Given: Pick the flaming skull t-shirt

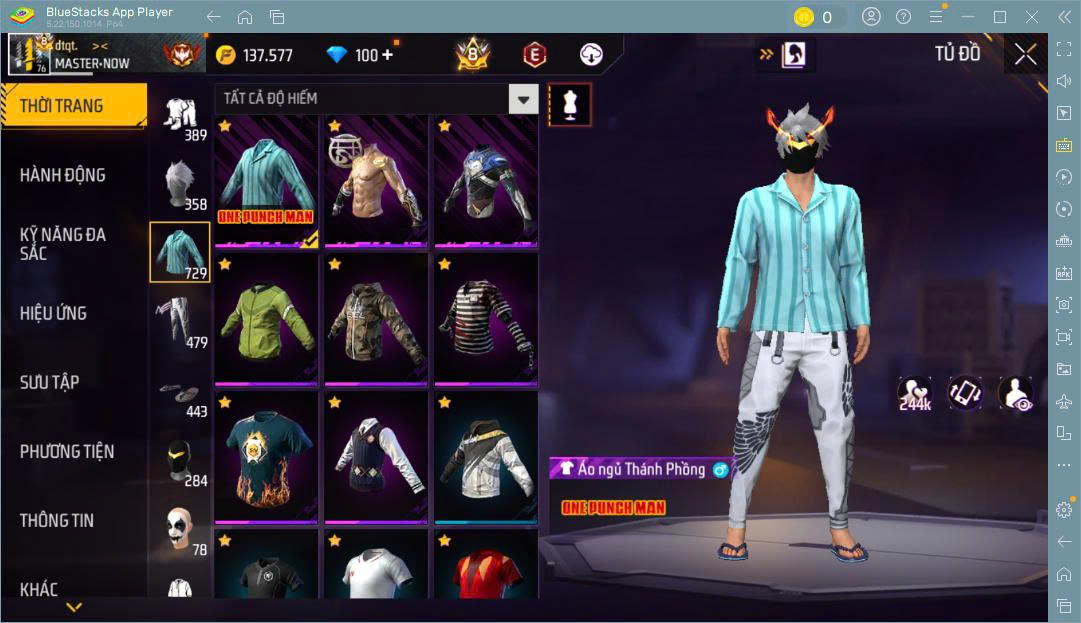Looking at the screenshot, I should [x=266, y=457].
